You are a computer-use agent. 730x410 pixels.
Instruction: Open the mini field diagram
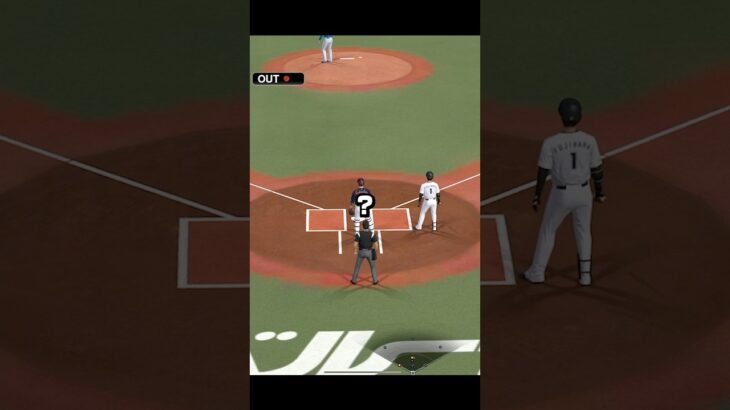[412, 358]
